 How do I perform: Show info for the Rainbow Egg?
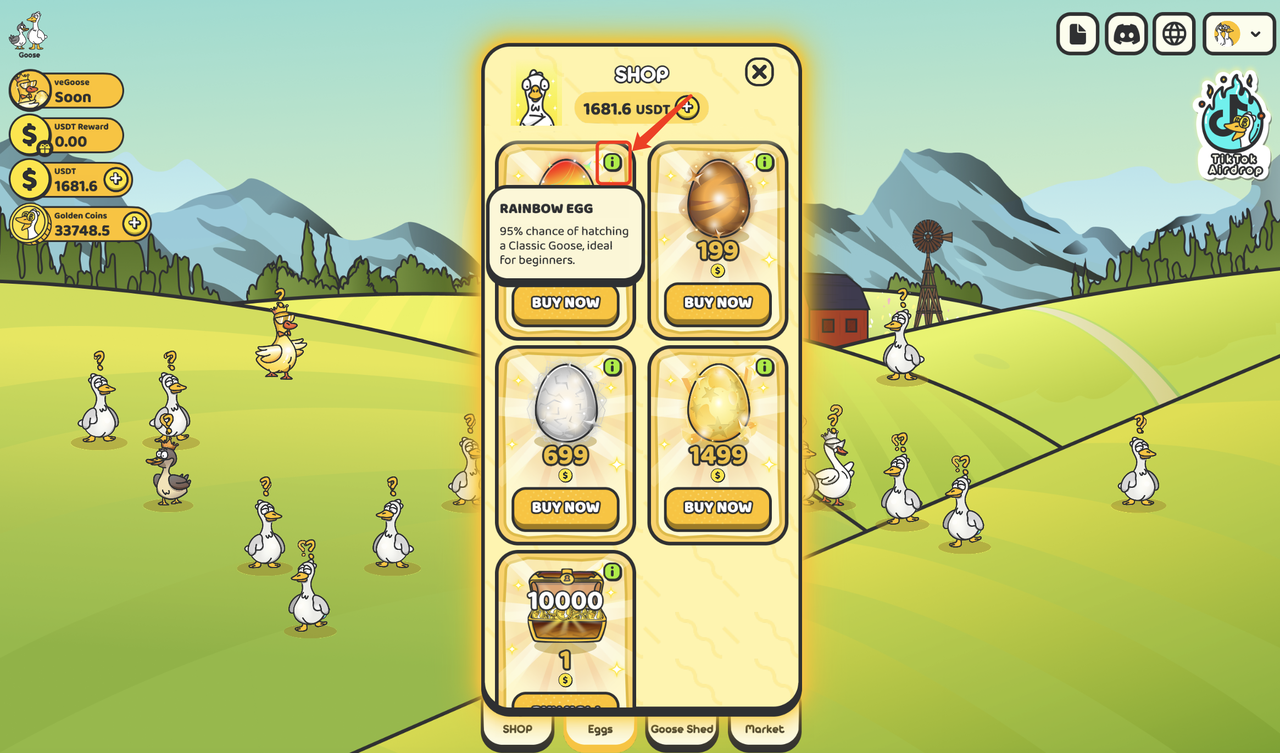coord(612,162)
